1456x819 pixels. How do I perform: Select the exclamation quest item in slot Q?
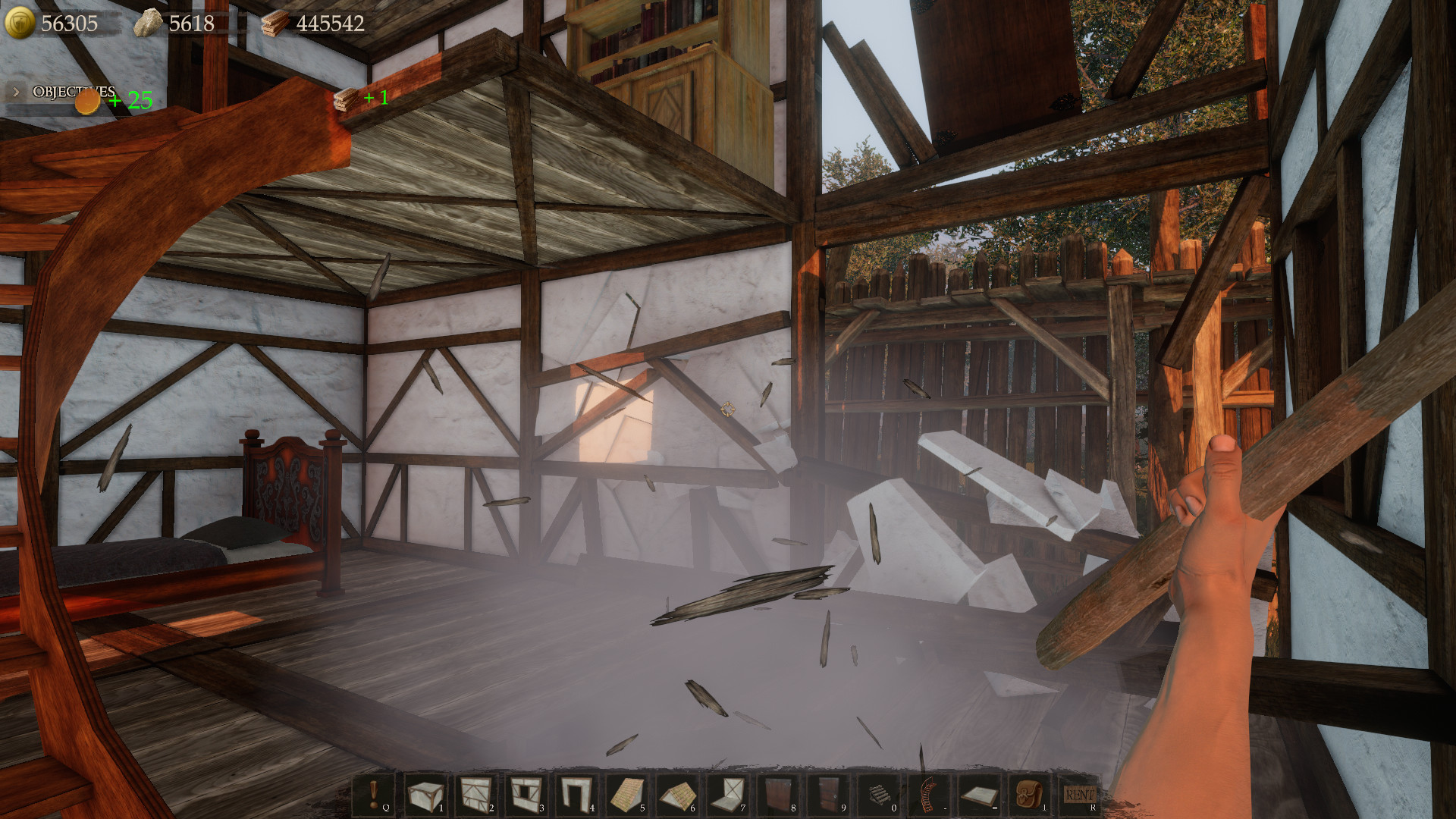[x=375, y=794]
